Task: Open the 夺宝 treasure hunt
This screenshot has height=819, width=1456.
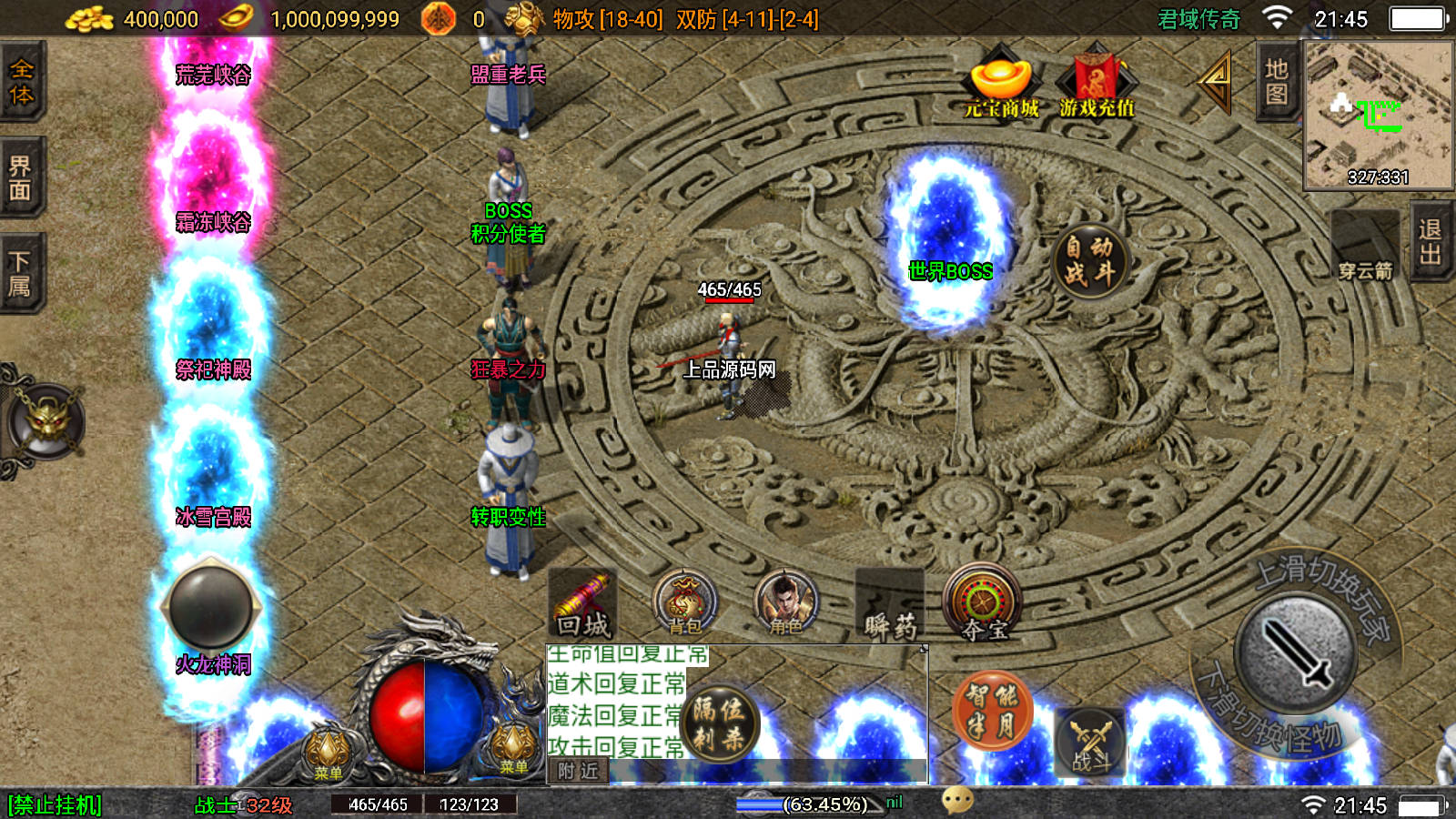Action: [983, 604]
